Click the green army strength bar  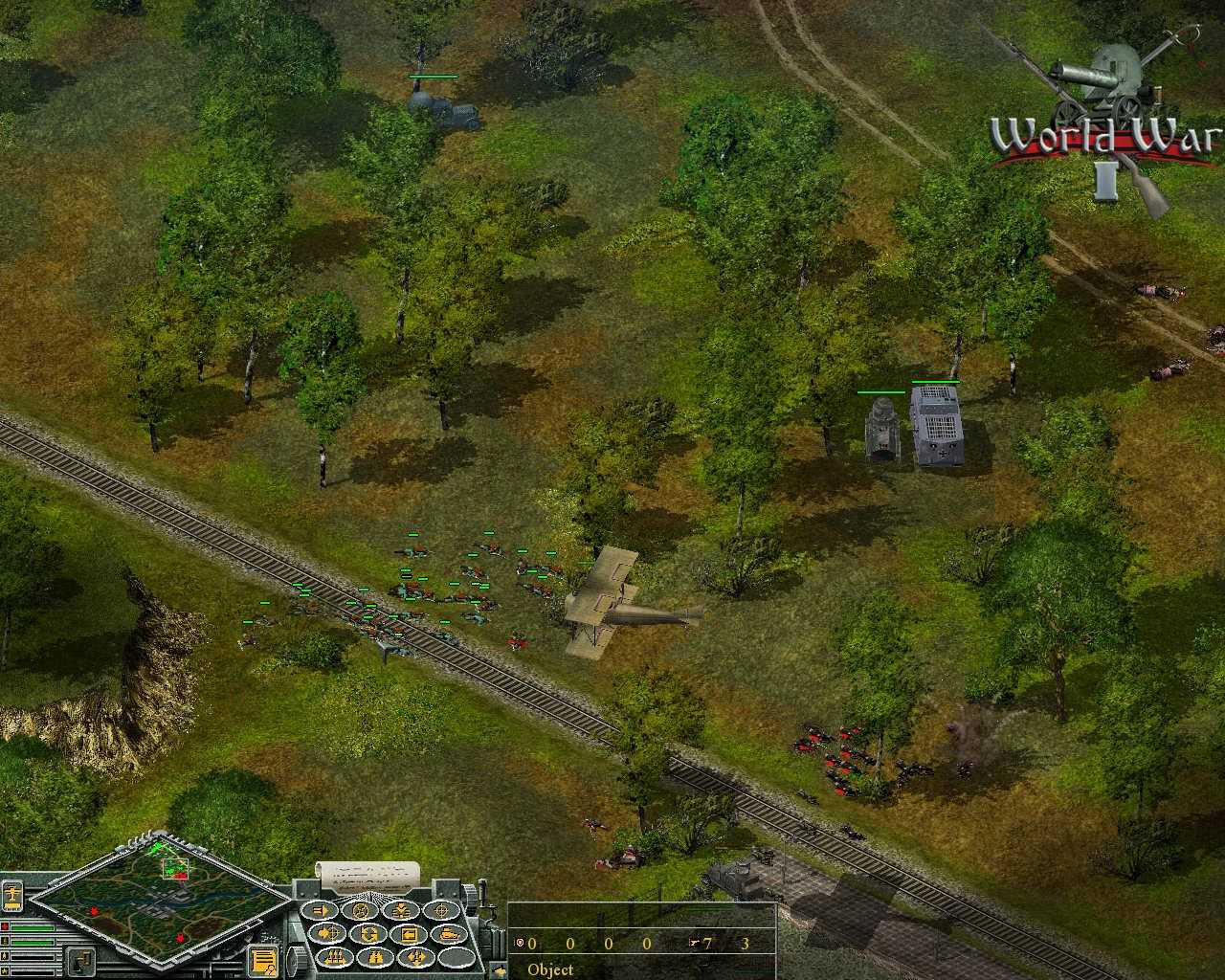[33, 928]
